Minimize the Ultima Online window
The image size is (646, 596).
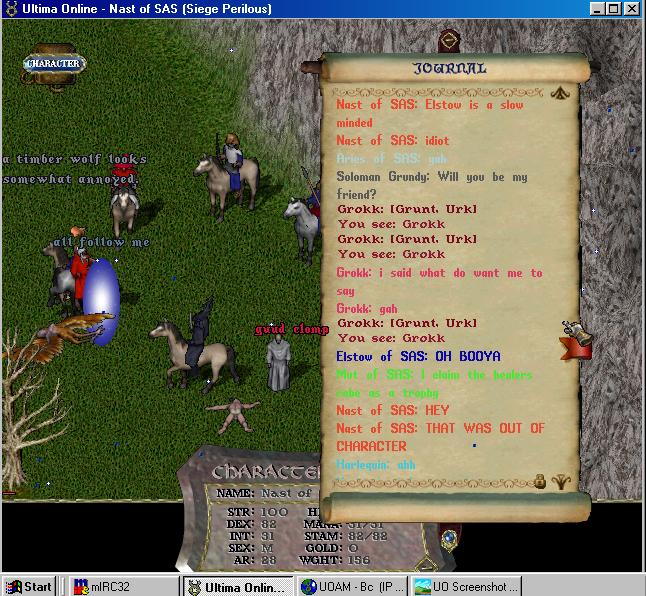click(598, 9)
